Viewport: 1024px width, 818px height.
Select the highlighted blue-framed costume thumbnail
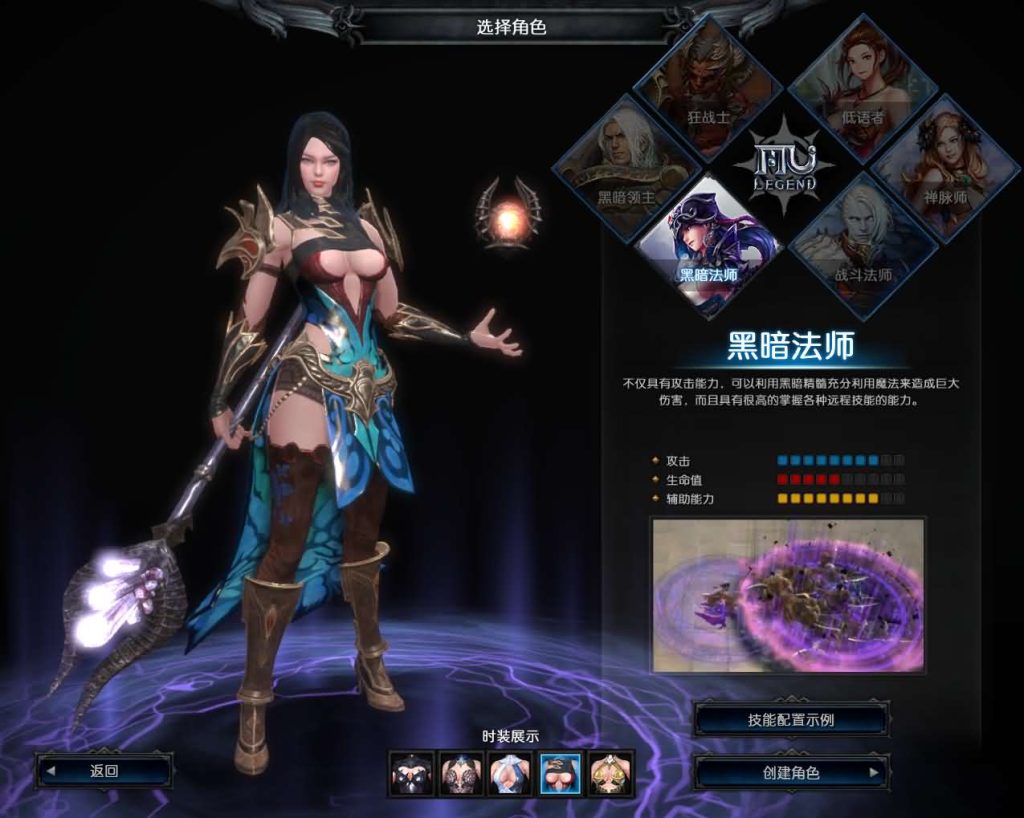tap(560, 774)
